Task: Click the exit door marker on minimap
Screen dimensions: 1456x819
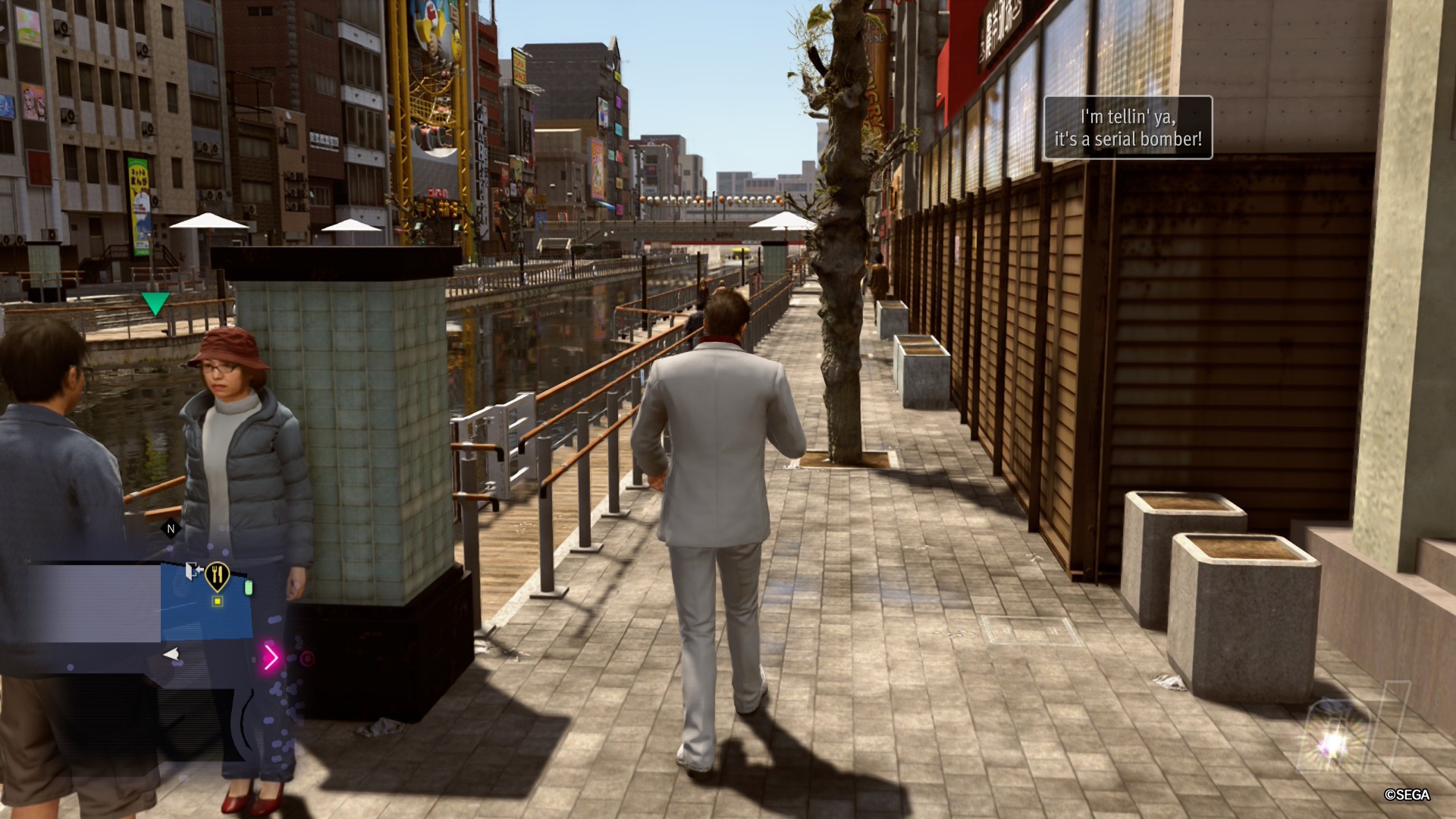Action: click(x=193, y=570)
